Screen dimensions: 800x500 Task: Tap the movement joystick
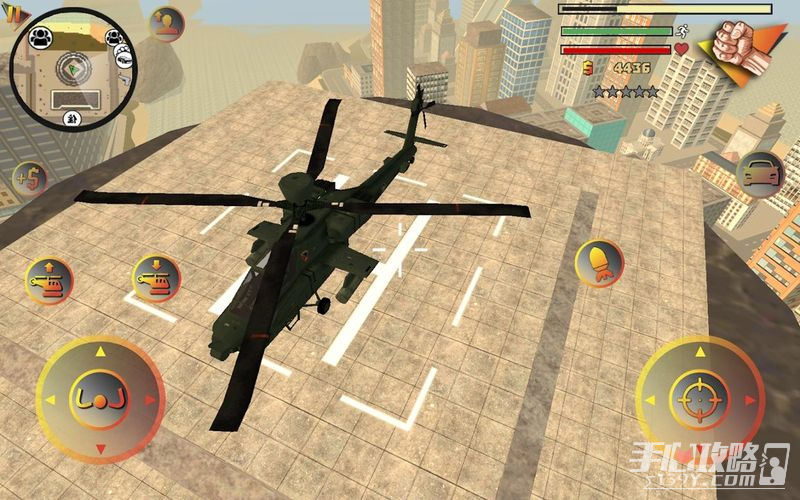[x=100, y=400]
